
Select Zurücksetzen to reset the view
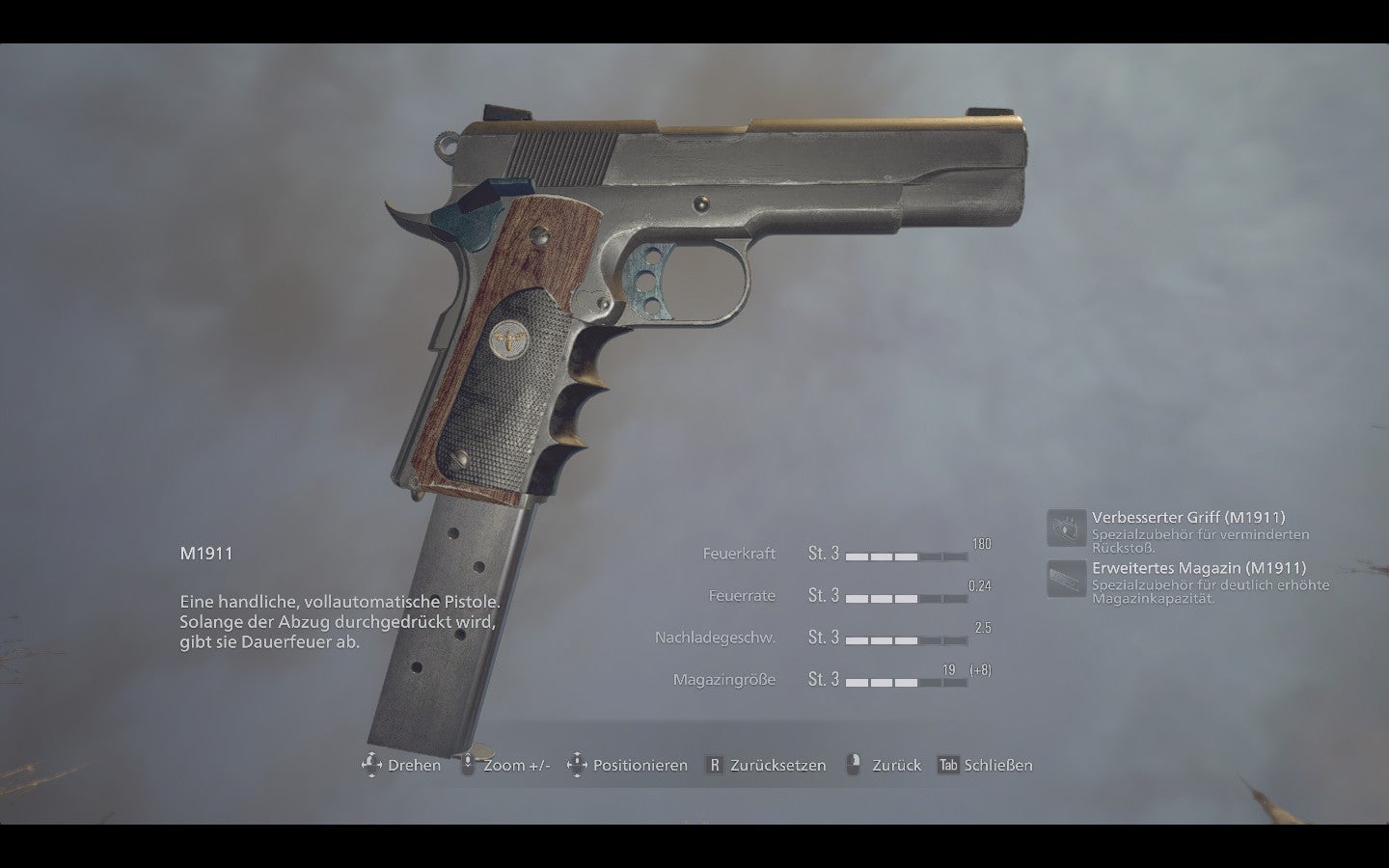[x=776, y=765]
